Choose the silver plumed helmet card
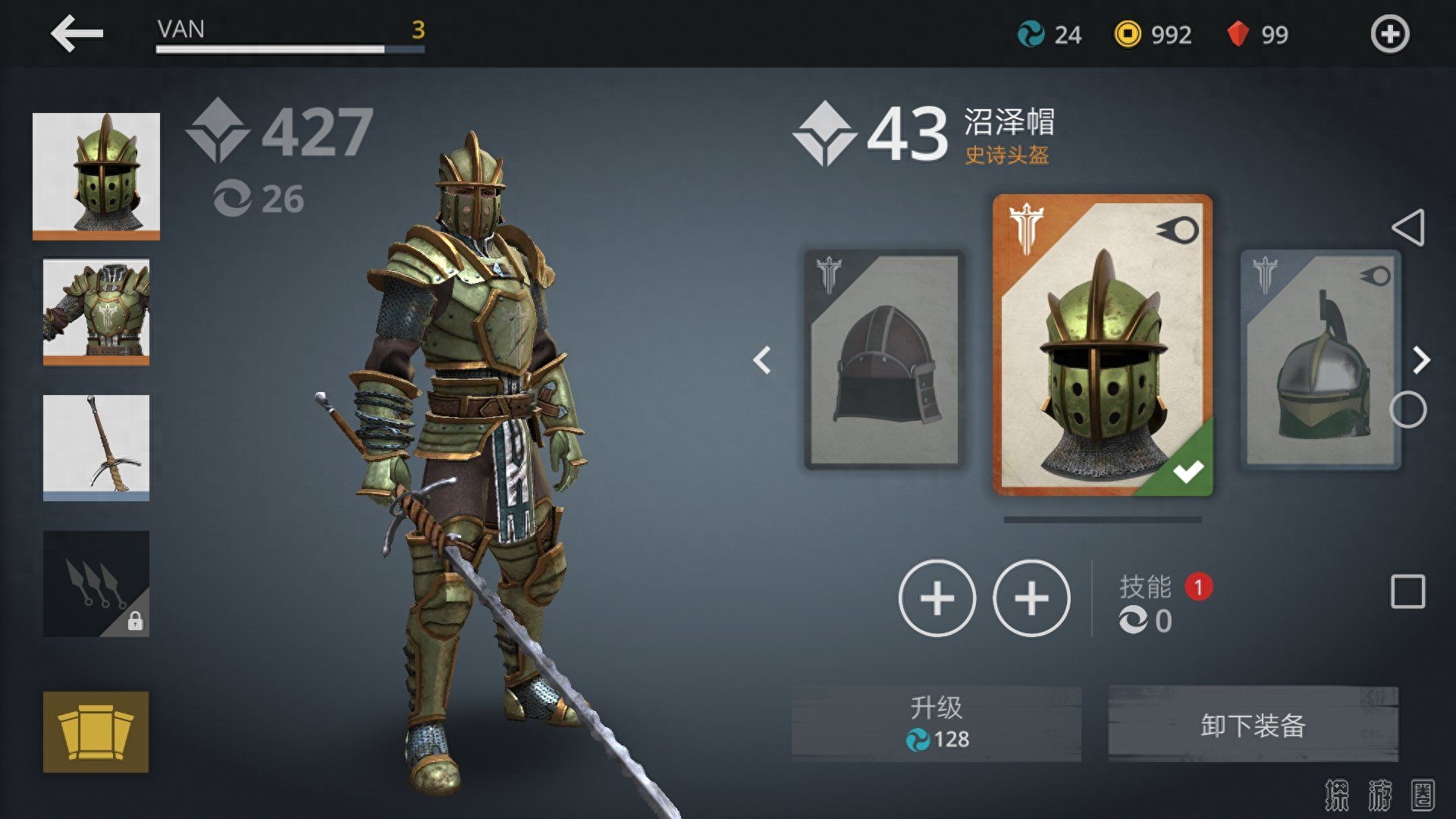1456x819 pixels. (x=1320, y=359)
